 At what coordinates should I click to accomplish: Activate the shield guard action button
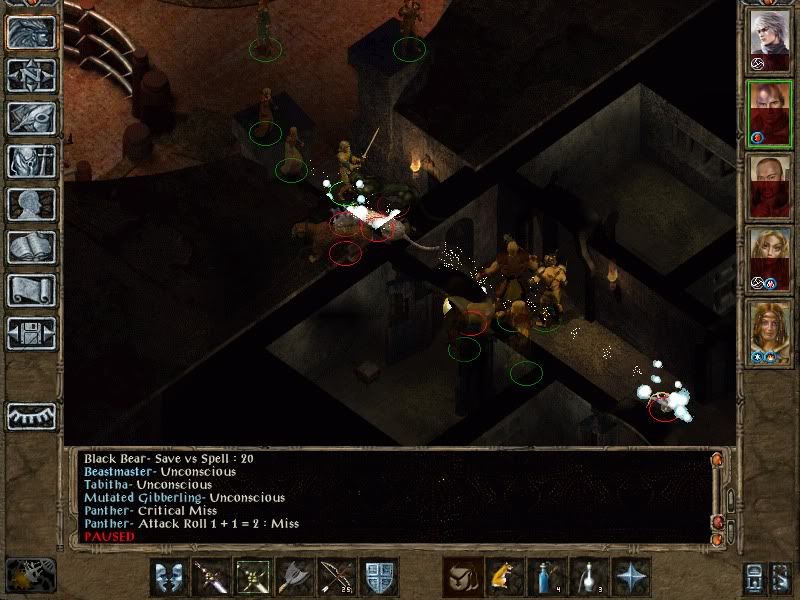pyautogui.click(x=378, y=577)
